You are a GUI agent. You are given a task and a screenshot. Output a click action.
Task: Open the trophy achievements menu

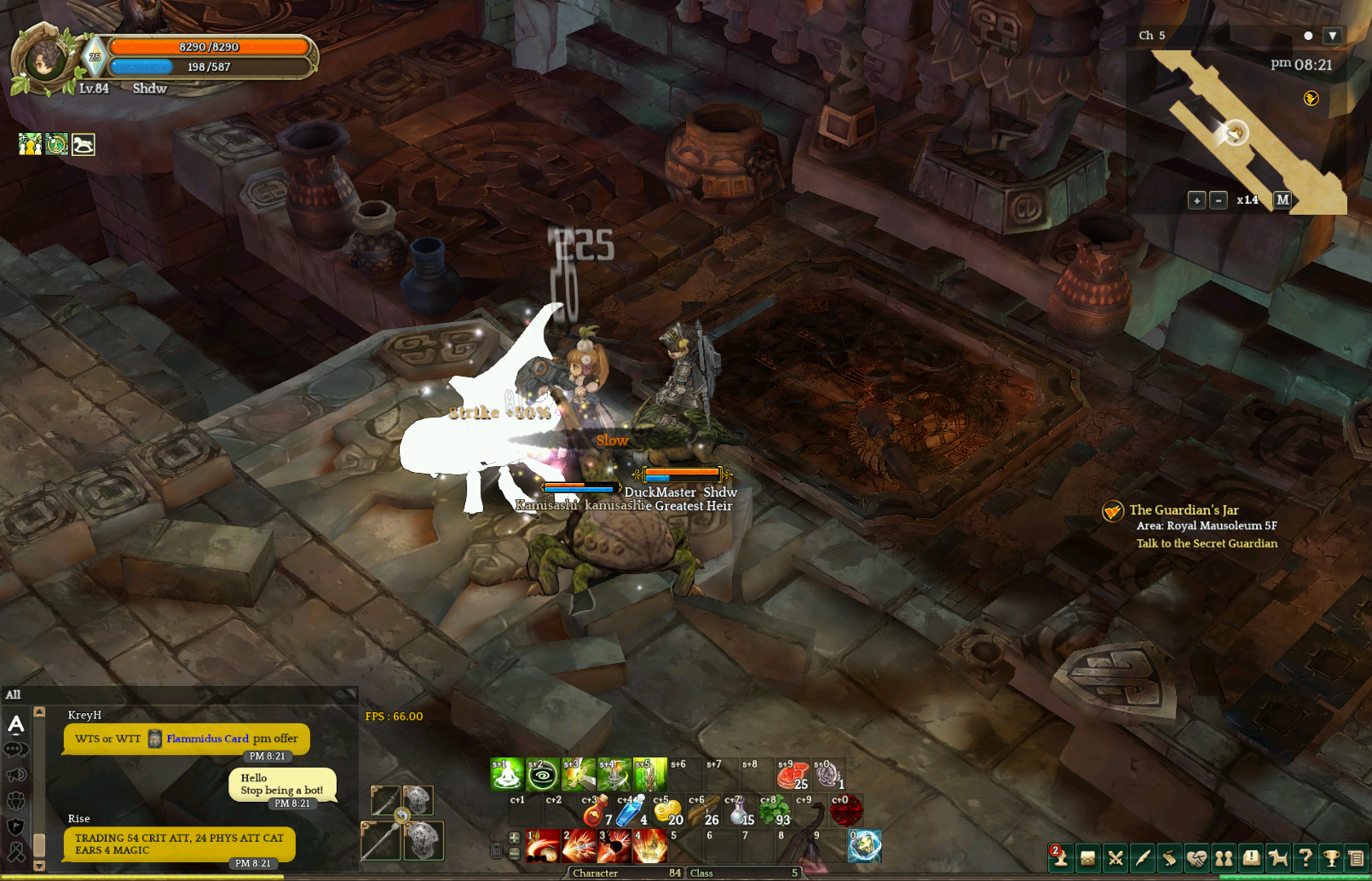tap(1330, 858)
